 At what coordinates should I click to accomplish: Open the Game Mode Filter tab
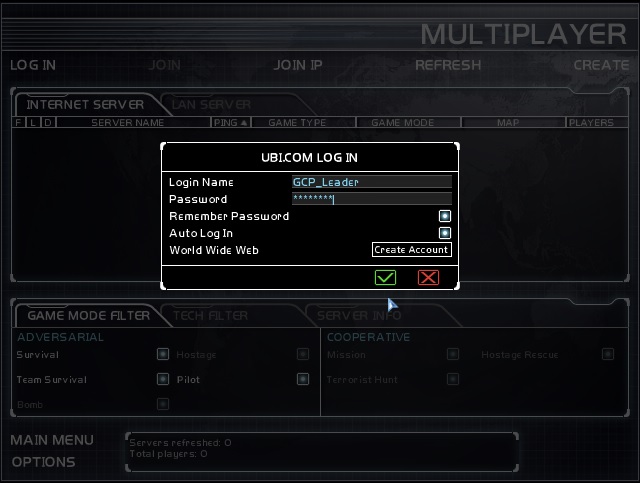point(88,316)
